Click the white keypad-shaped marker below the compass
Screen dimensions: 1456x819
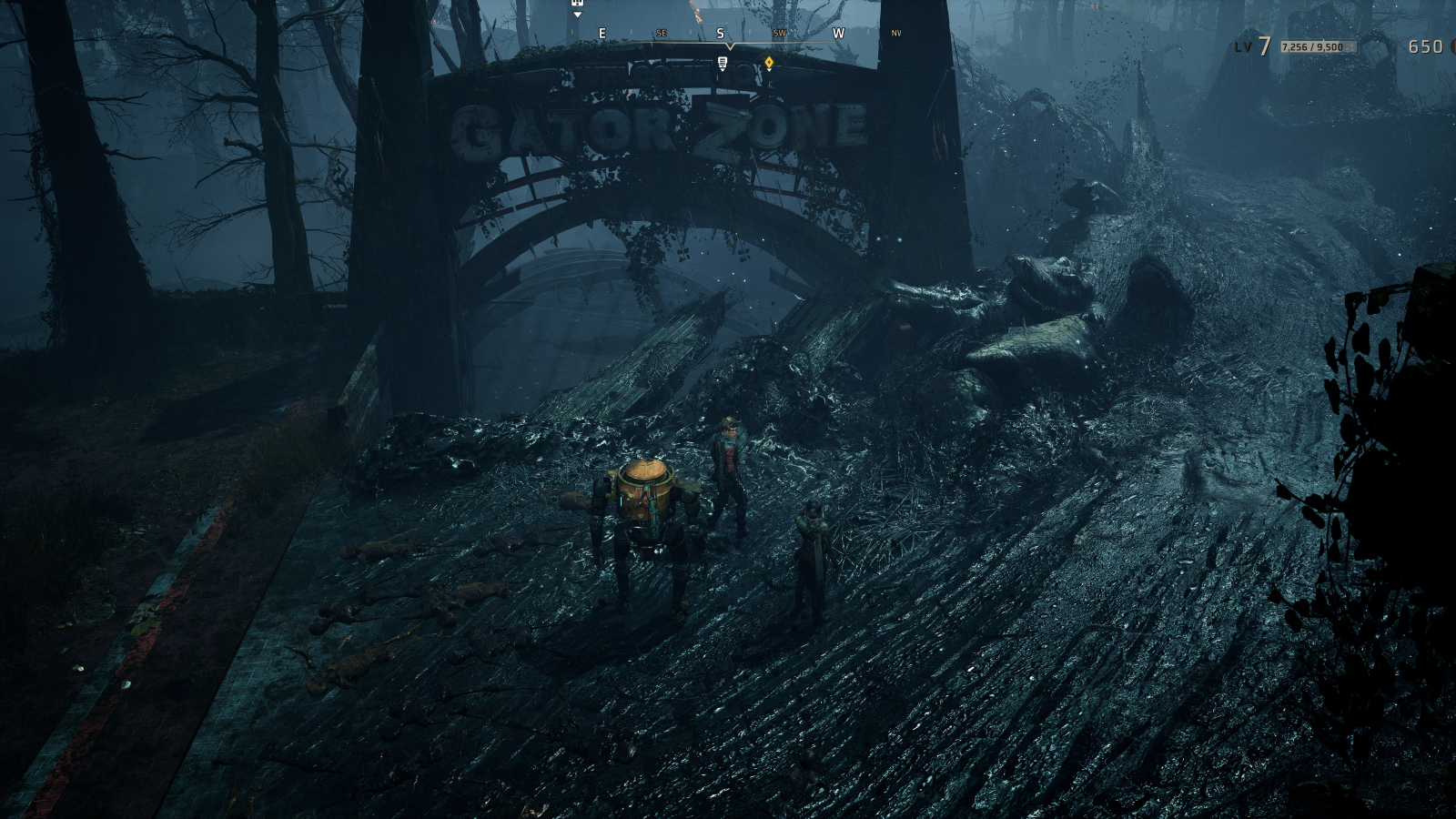coord(723,63)
